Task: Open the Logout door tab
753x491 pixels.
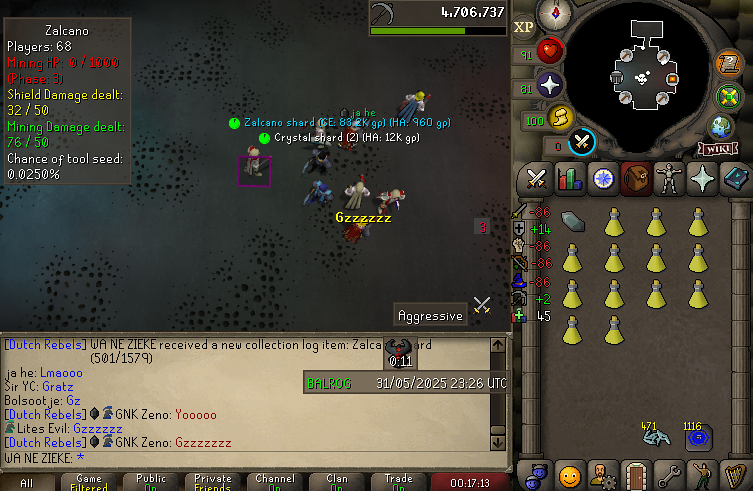Action: pos(635,472)
